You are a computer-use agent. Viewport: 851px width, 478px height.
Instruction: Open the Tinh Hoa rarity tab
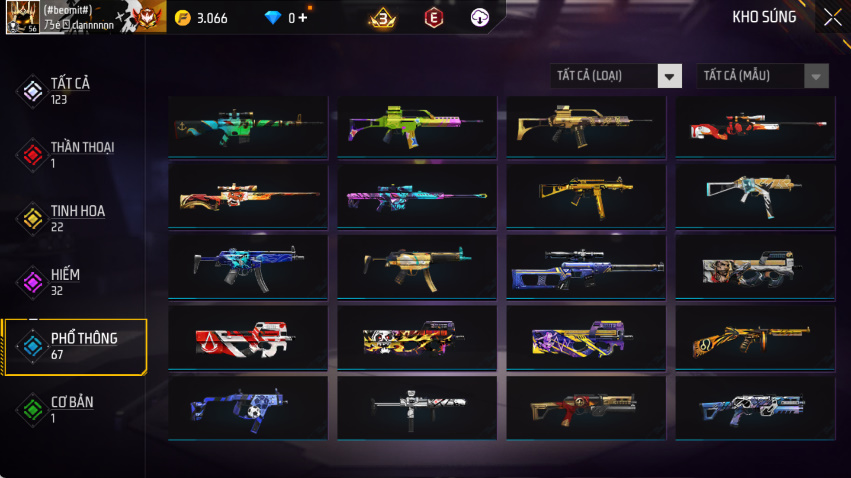(75, 218)
